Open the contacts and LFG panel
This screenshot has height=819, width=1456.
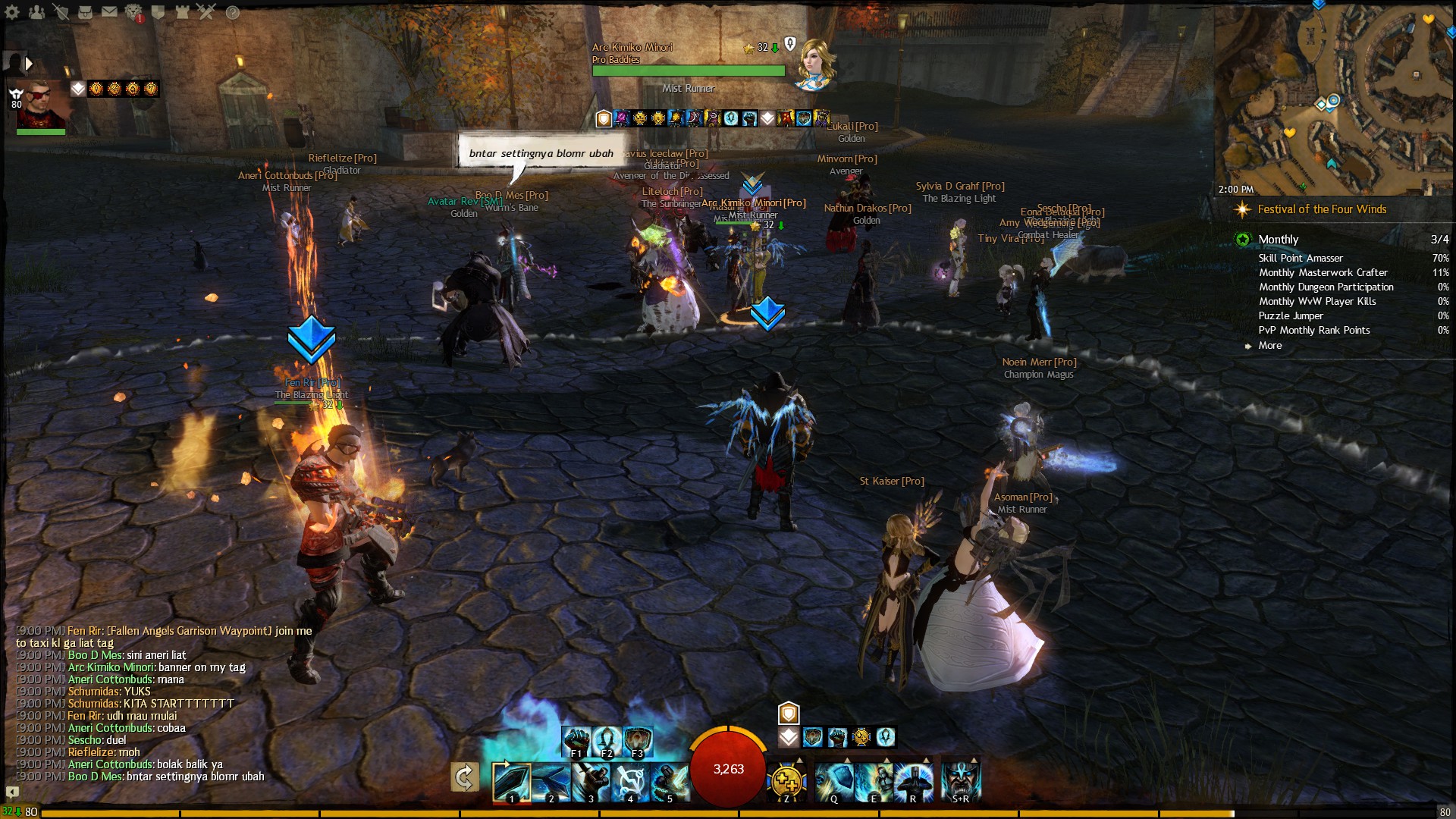[x=36, y=12]
